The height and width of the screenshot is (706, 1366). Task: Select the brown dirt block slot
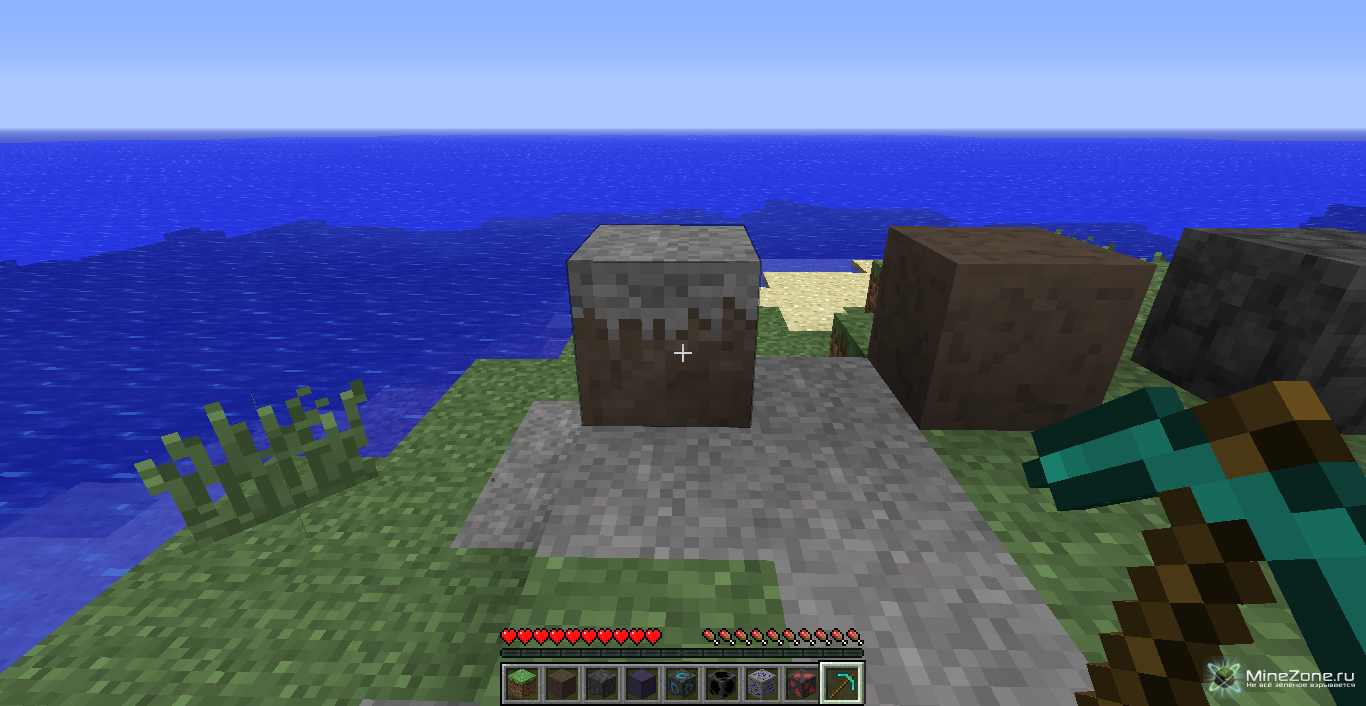coord(561,684)
